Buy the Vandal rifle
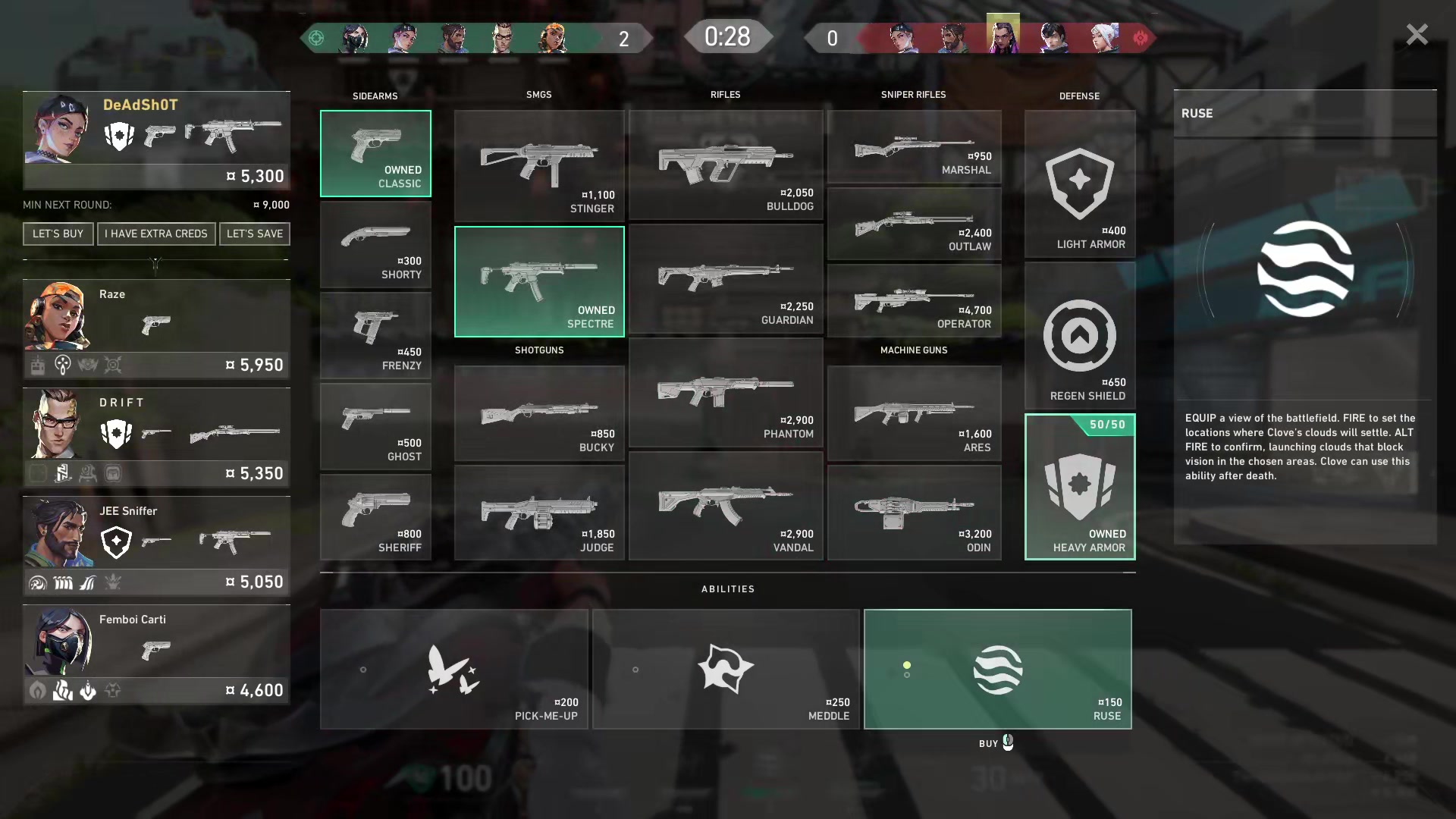 (x=726, y=506)
